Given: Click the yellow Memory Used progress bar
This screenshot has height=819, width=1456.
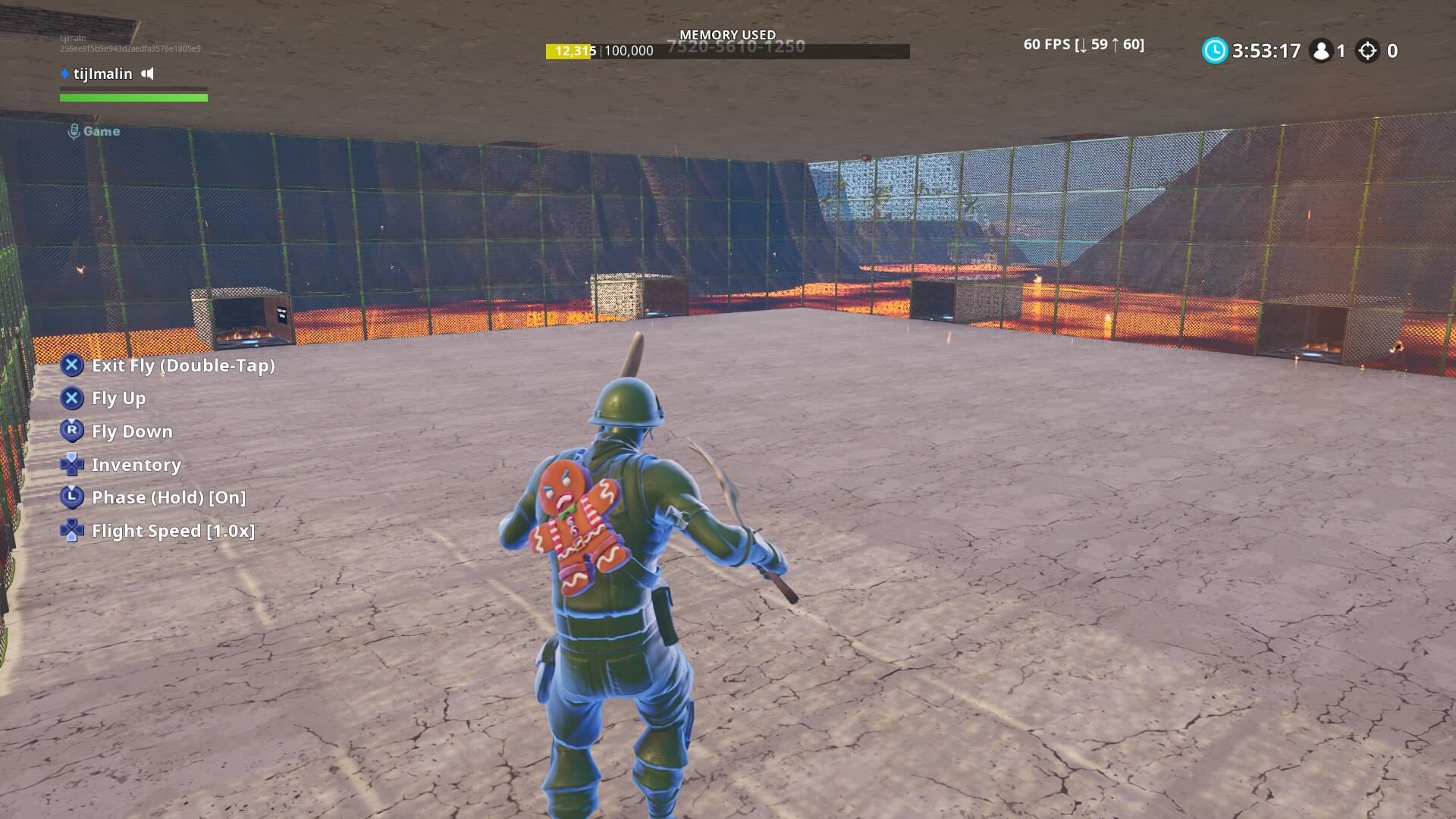Looking at the screenshot, I should pos(570,52).
